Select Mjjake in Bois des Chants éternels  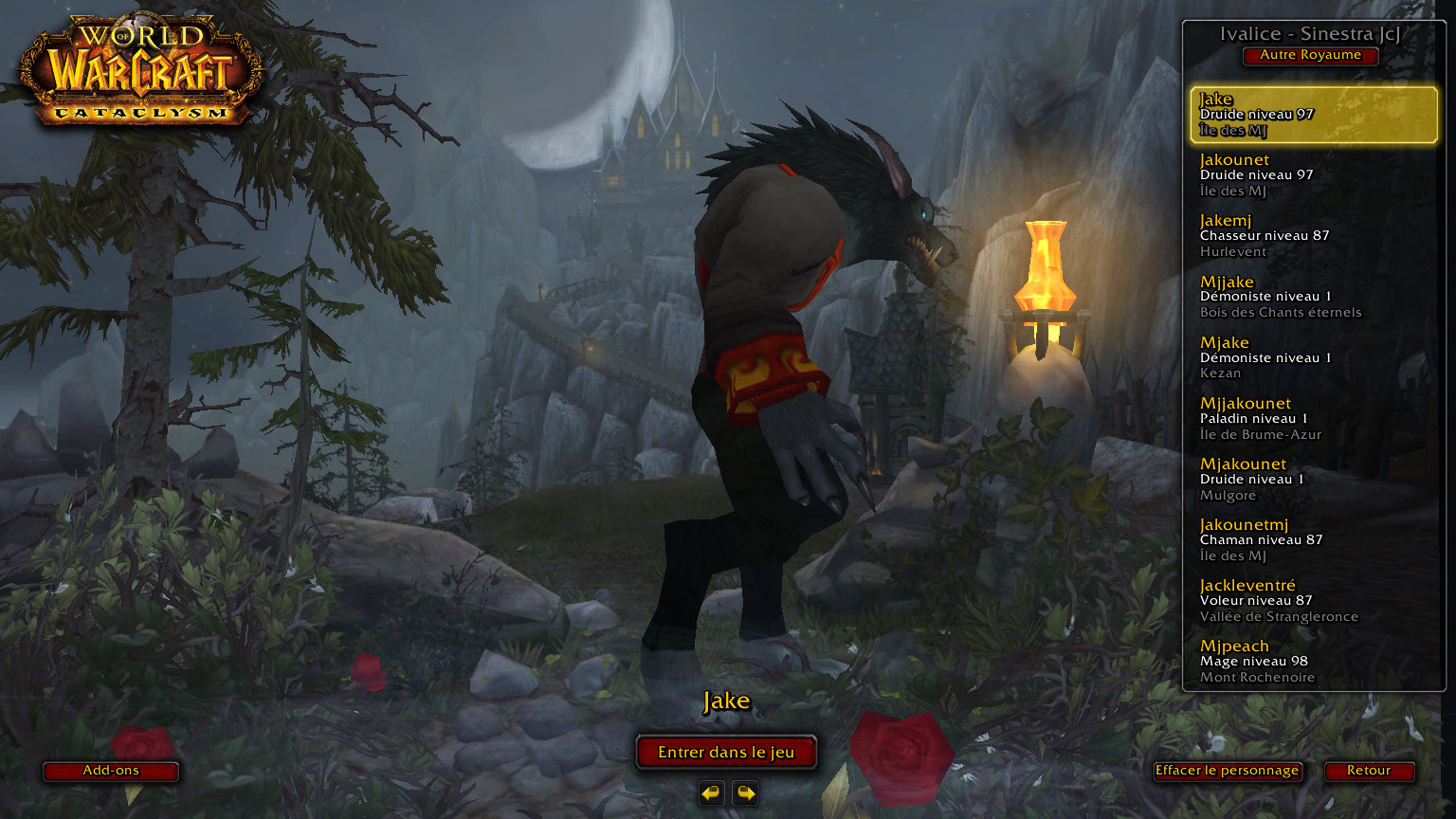1313,297
